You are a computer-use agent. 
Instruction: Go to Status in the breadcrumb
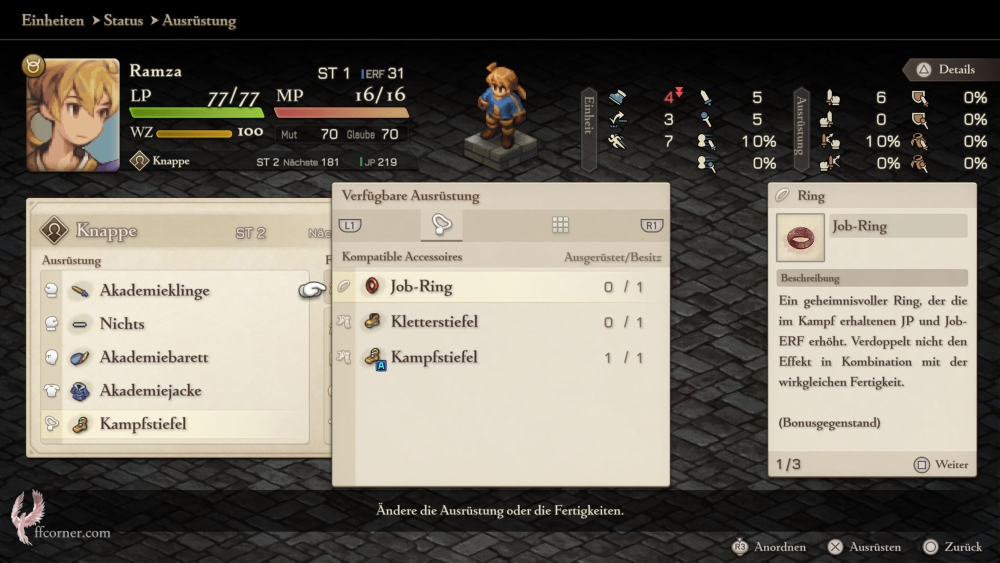coord(123,20)
